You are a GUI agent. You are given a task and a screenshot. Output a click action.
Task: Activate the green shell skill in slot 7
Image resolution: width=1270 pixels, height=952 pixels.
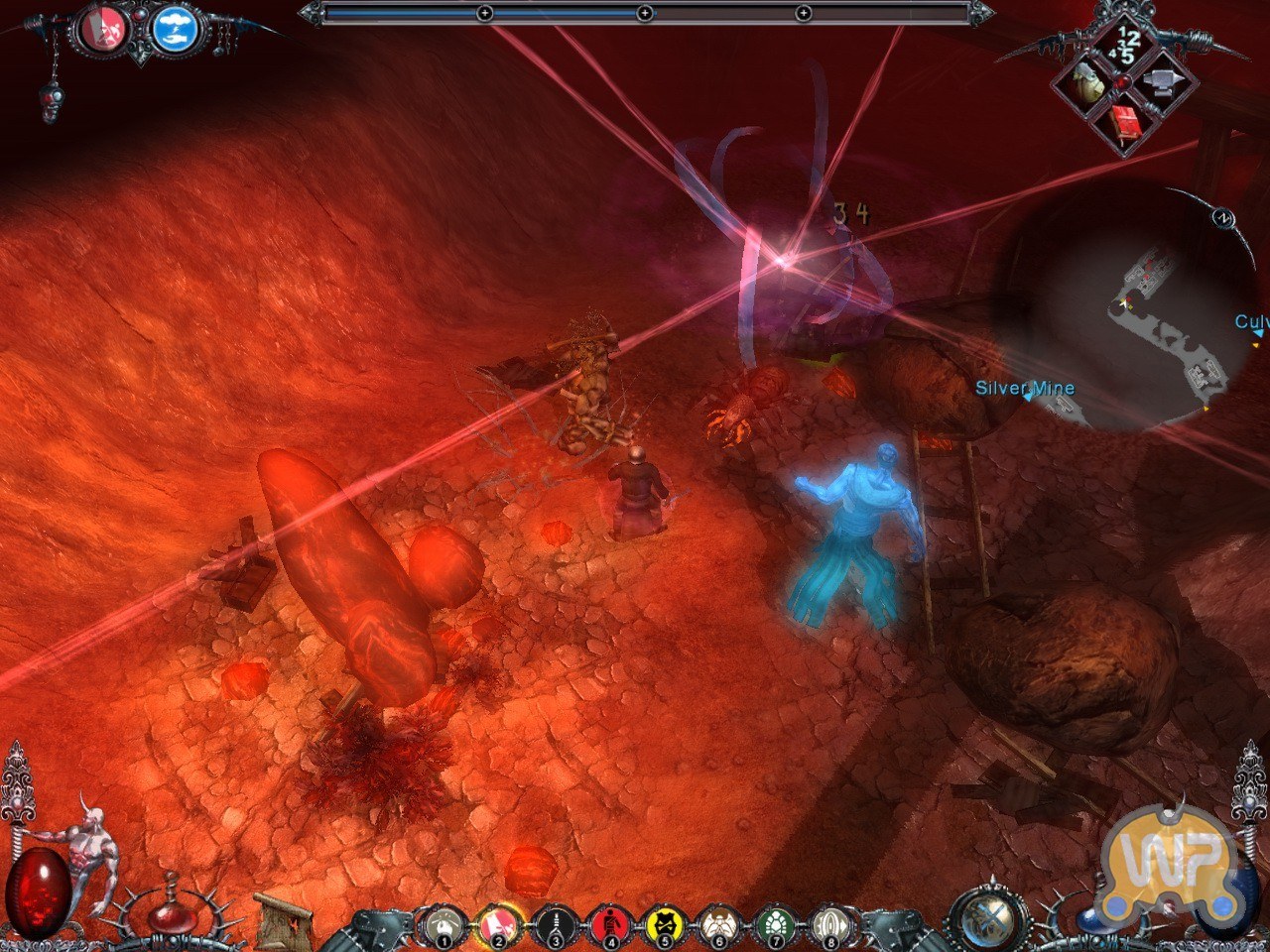(x=774, y=926)
